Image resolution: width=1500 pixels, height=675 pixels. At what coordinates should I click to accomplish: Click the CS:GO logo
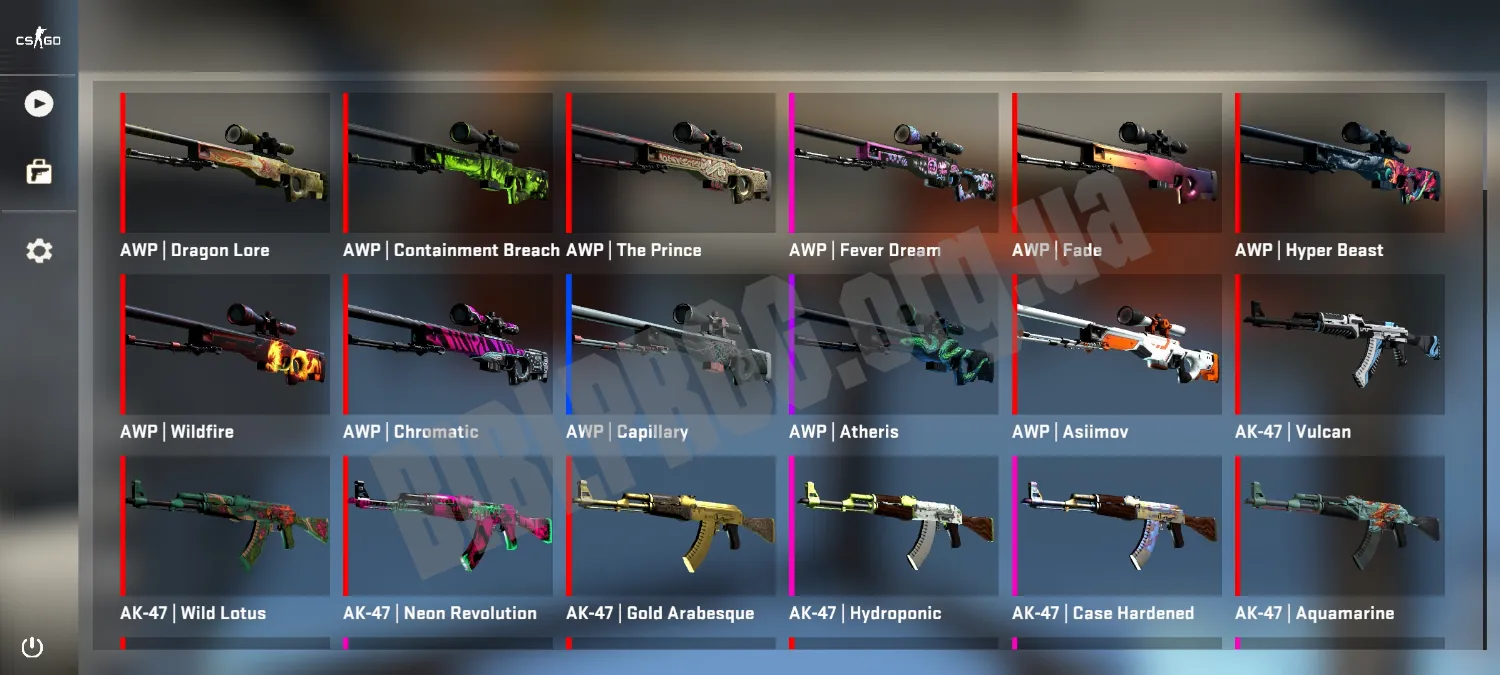coord(38,40)
